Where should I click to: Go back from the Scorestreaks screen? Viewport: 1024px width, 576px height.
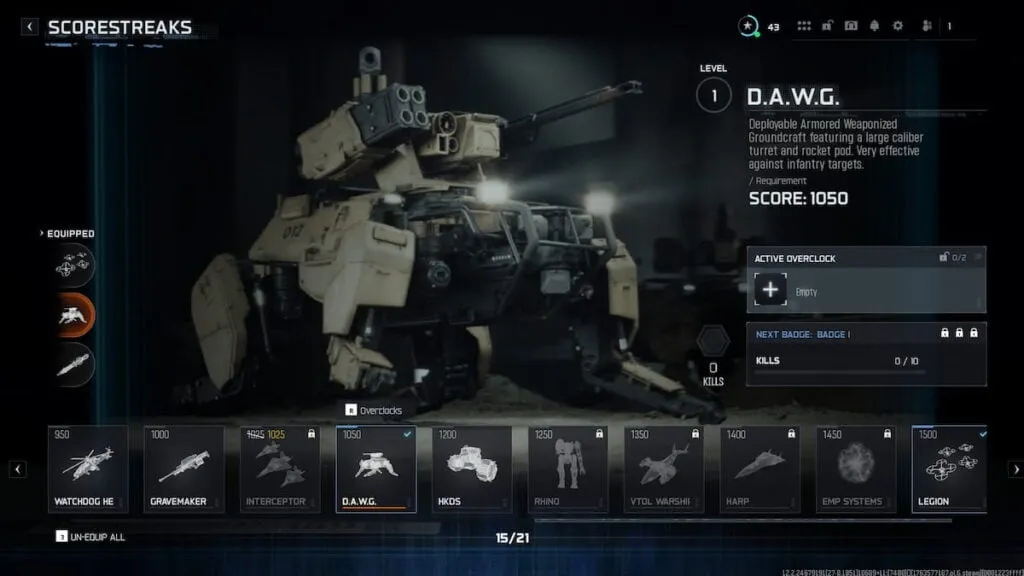[x=30, y=27]
